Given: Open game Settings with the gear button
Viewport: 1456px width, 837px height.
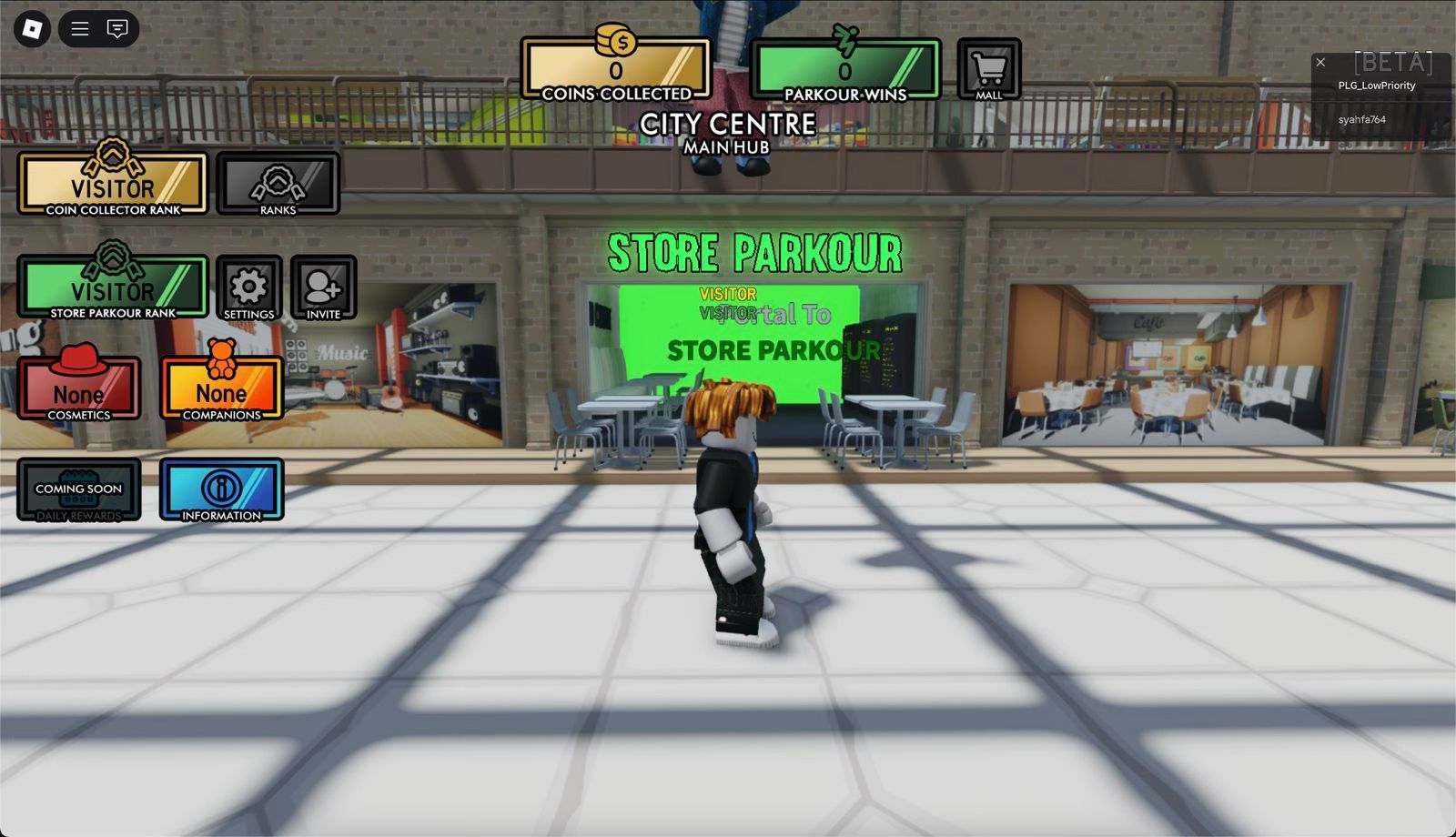Looking at the screenshot, I should (x=248, y=288).
